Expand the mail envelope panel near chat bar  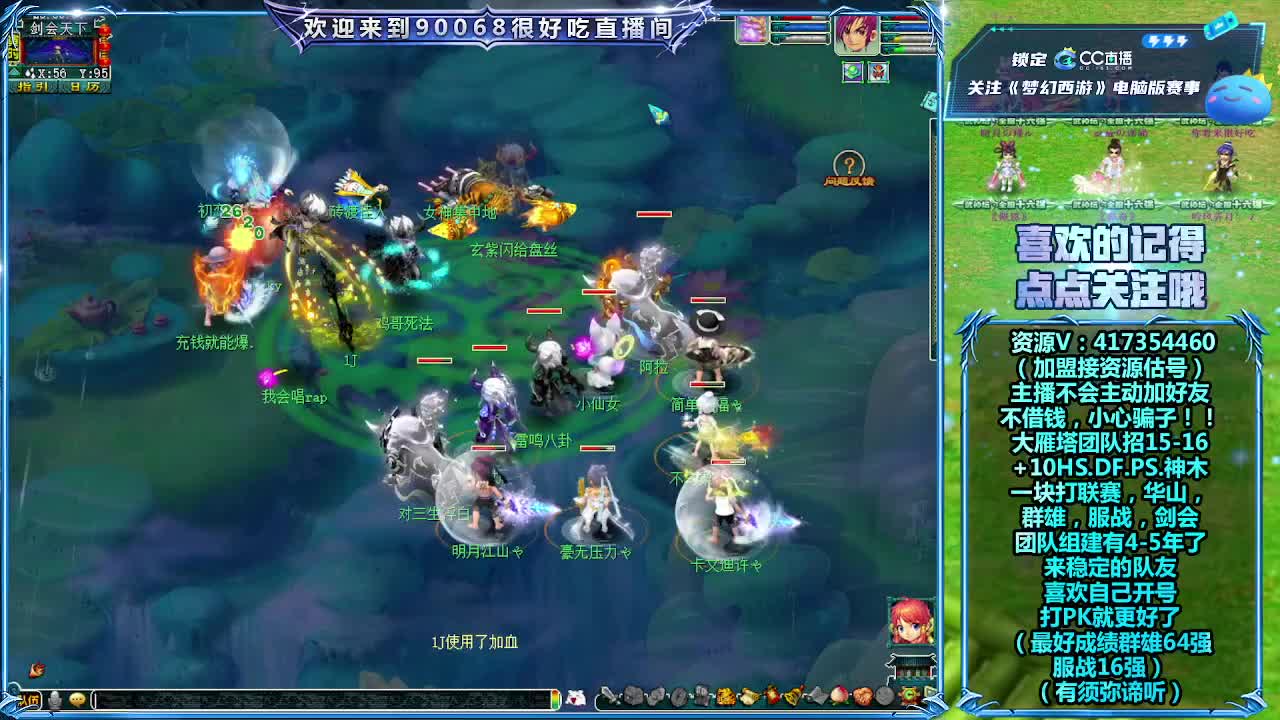coord(577,697)
